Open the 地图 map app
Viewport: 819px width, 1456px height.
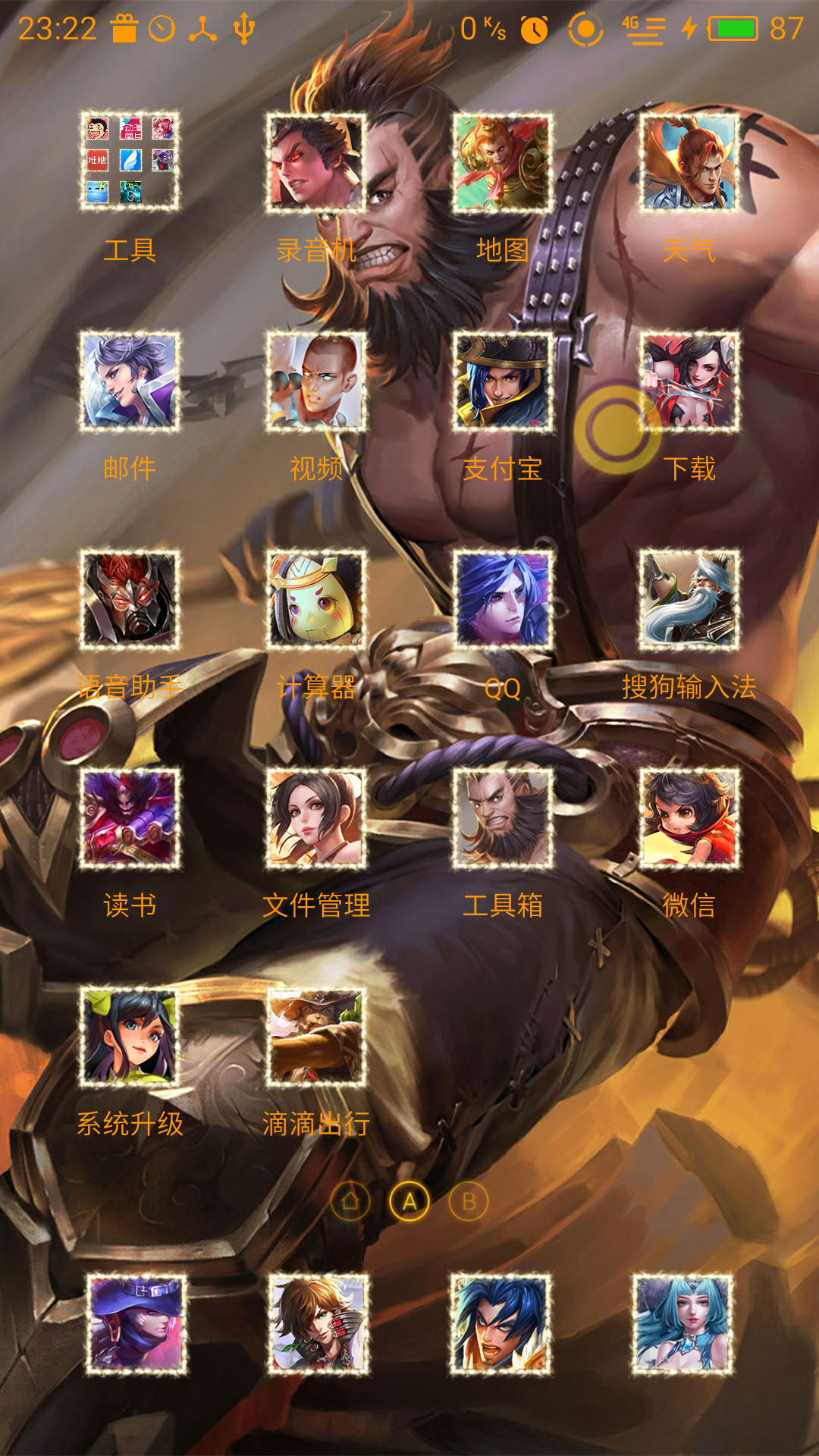[x=503, y=162]
